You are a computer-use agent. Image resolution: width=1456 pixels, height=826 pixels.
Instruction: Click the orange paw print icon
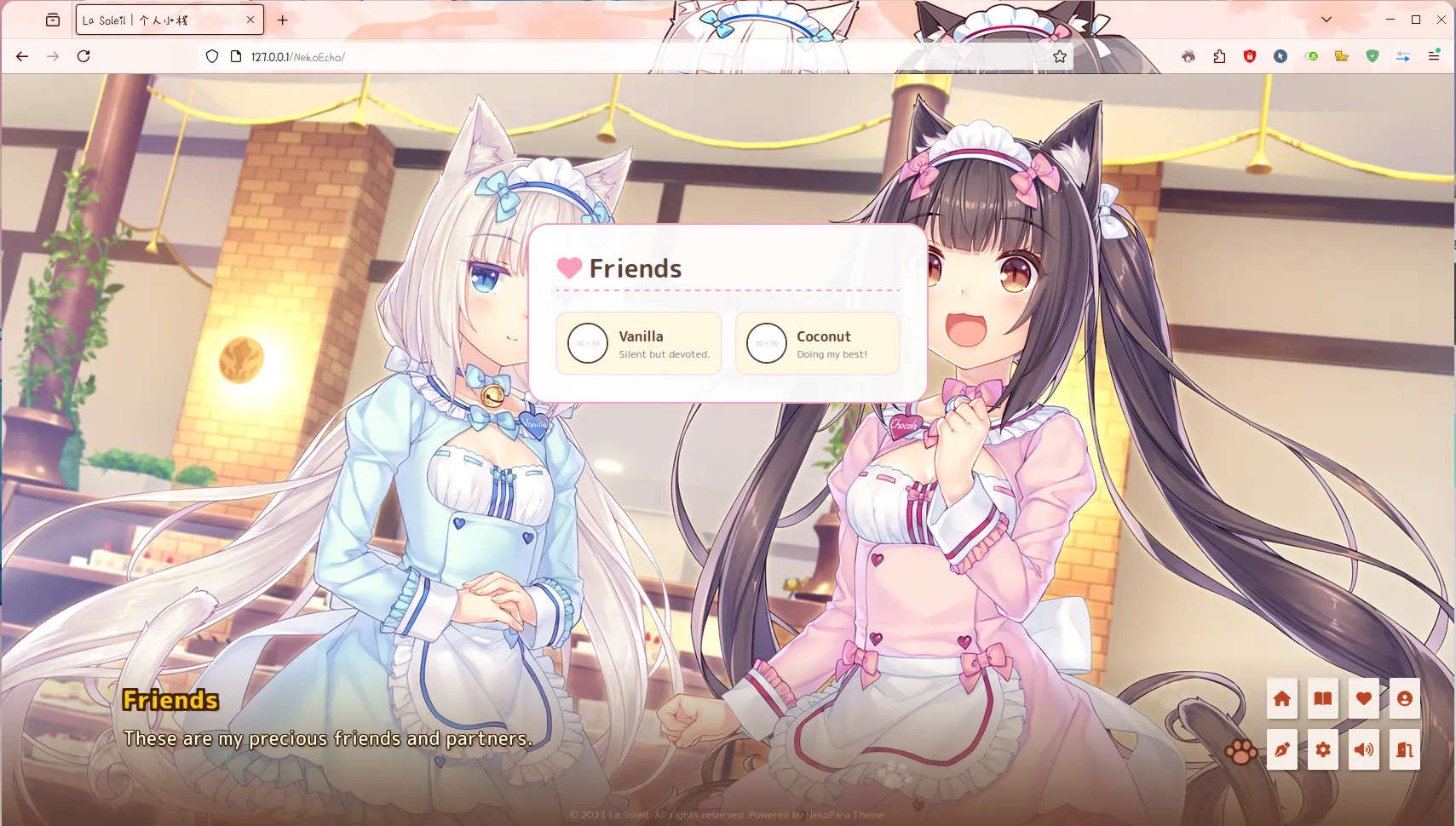pos(1240,751)
